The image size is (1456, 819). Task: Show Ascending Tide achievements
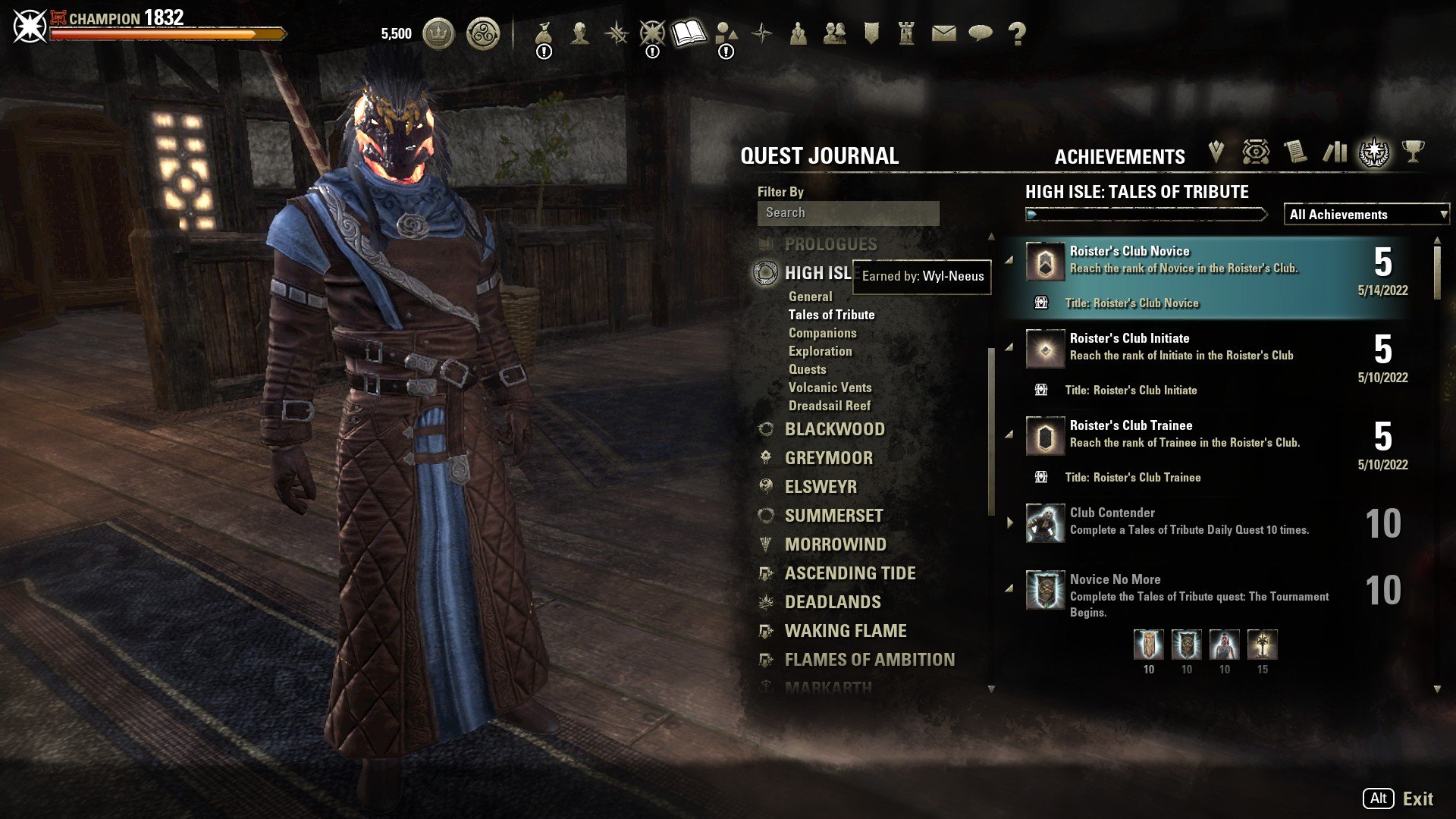[849, 573]
